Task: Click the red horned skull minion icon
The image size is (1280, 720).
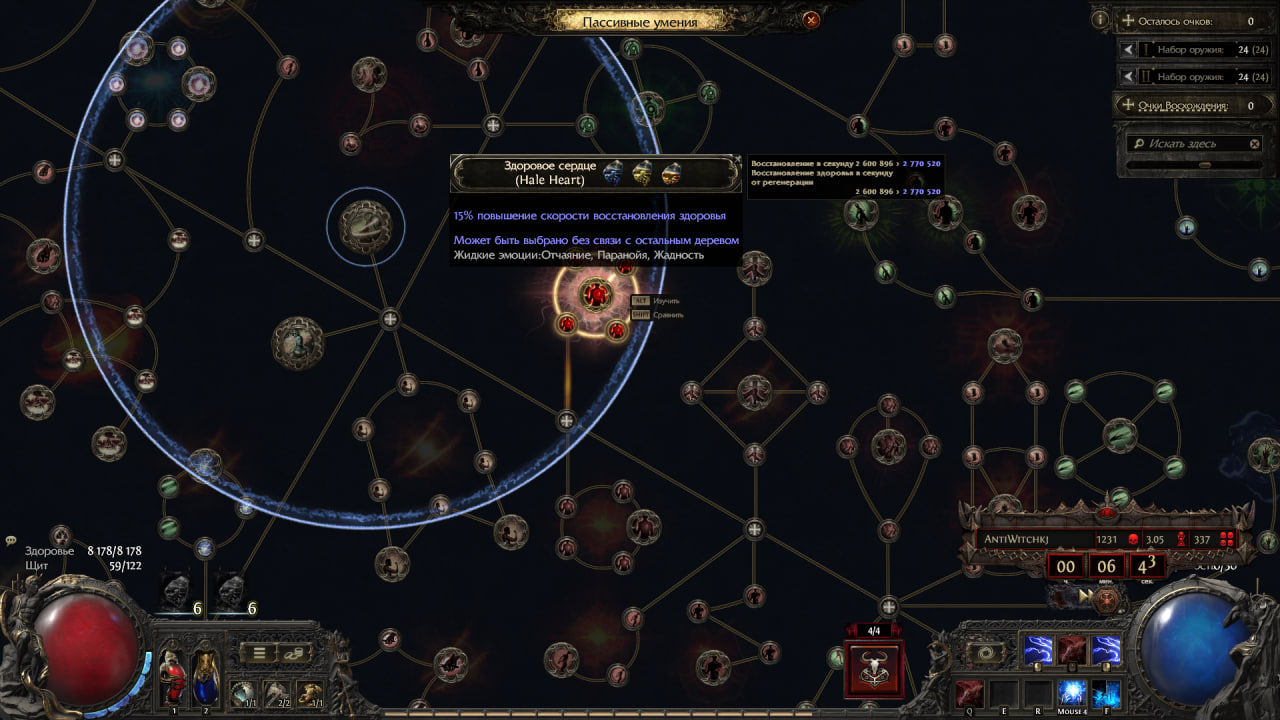Action: tap(874, 668)
